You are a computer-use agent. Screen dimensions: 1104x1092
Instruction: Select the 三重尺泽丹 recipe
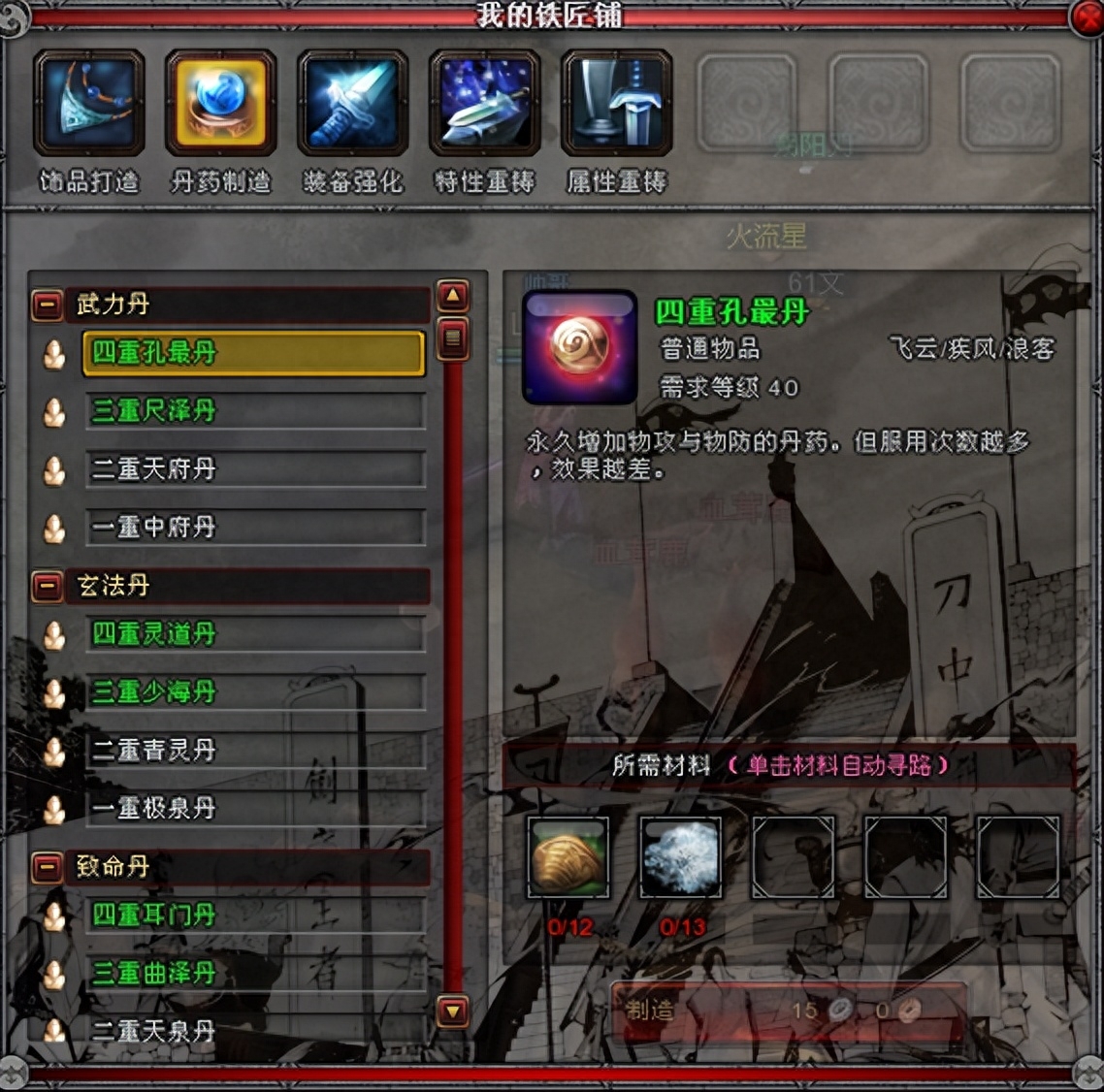(254, 411)
